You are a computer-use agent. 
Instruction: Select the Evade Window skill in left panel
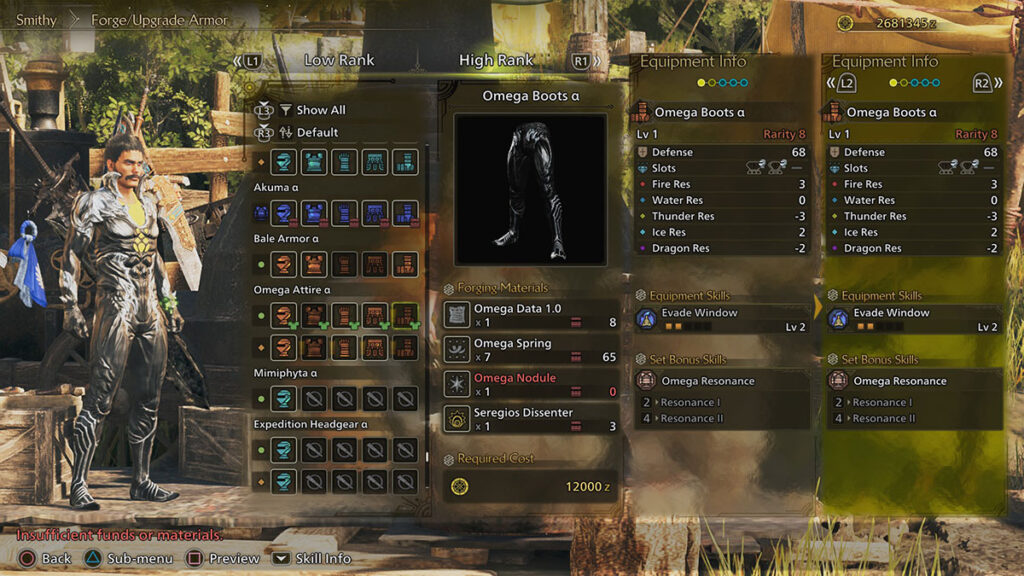coord(719,319)
